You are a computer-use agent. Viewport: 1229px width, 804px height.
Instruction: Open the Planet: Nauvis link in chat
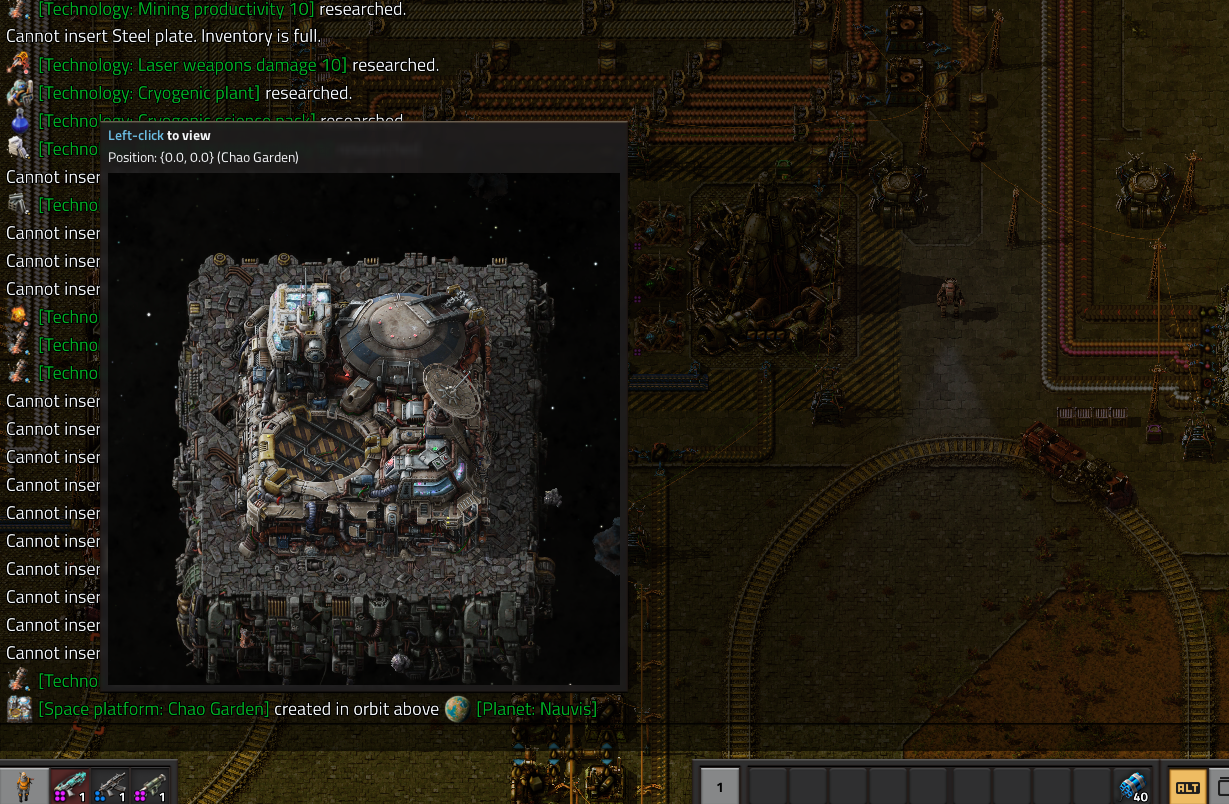[x=536, y=709]
